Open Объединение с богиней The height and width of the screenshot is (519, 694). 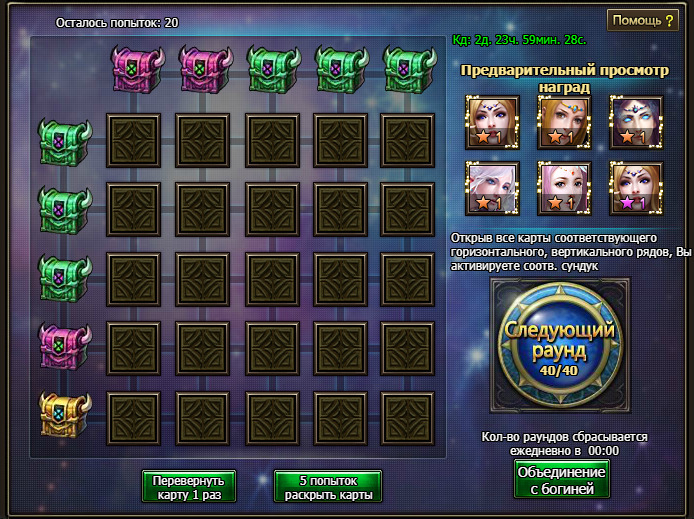(x=560, y=480)
